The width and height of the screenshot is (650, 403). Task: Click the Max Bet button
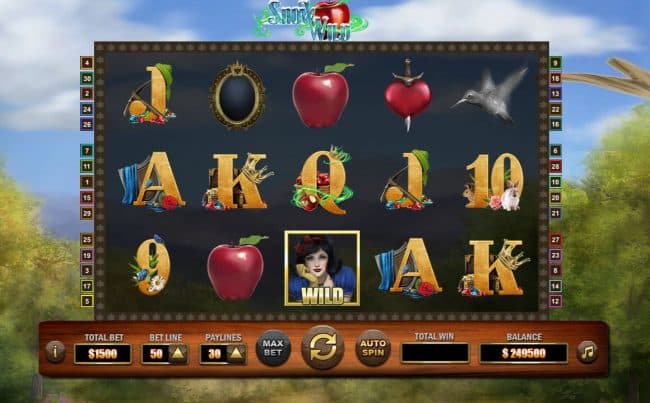click(x=272, y=348)
